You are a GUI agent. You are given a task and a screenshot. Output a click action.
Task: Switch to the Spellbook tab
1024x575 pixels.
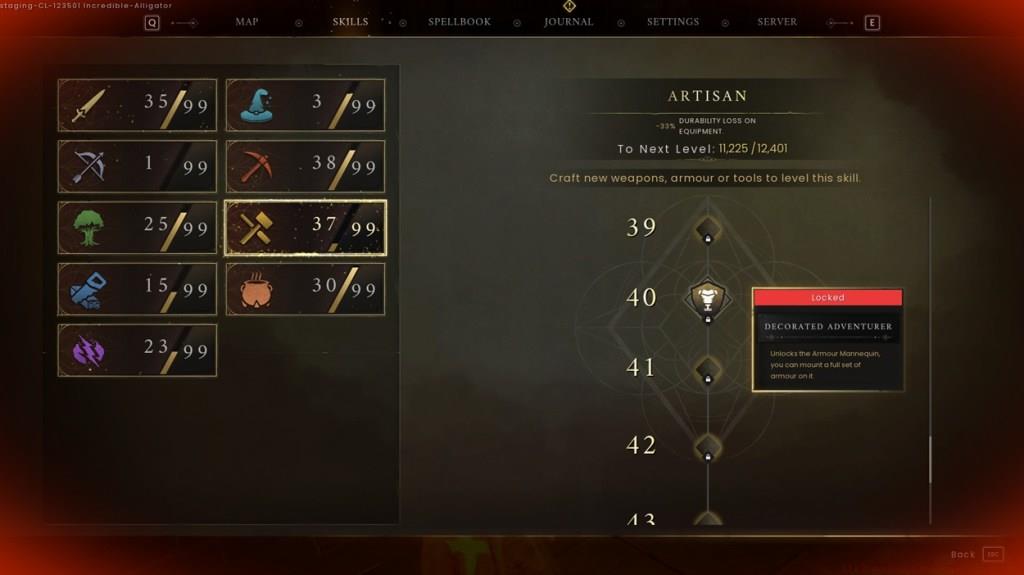pos(459,22)
